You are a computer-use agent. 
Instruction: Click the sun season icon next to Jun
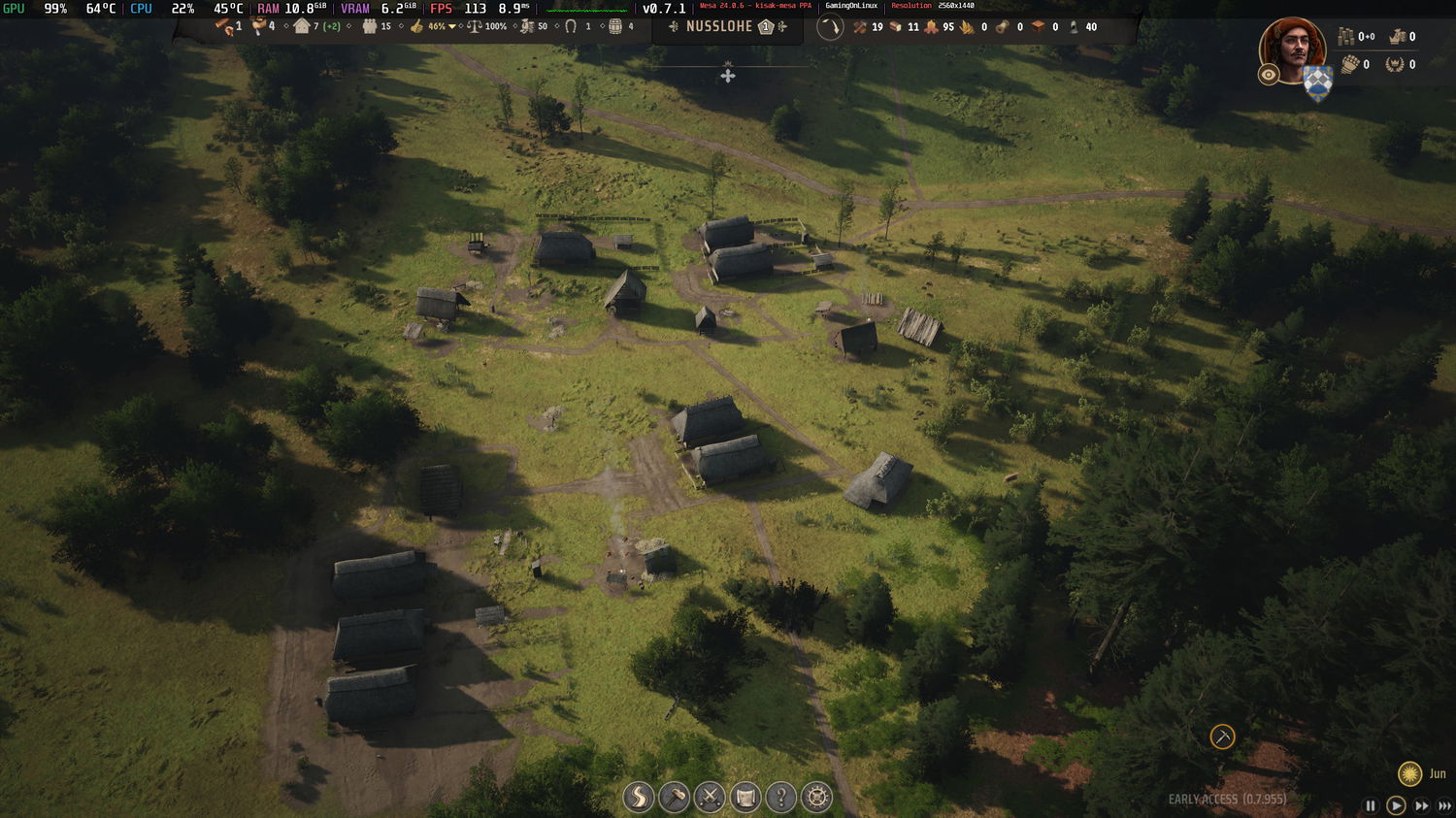point(1409,773)
